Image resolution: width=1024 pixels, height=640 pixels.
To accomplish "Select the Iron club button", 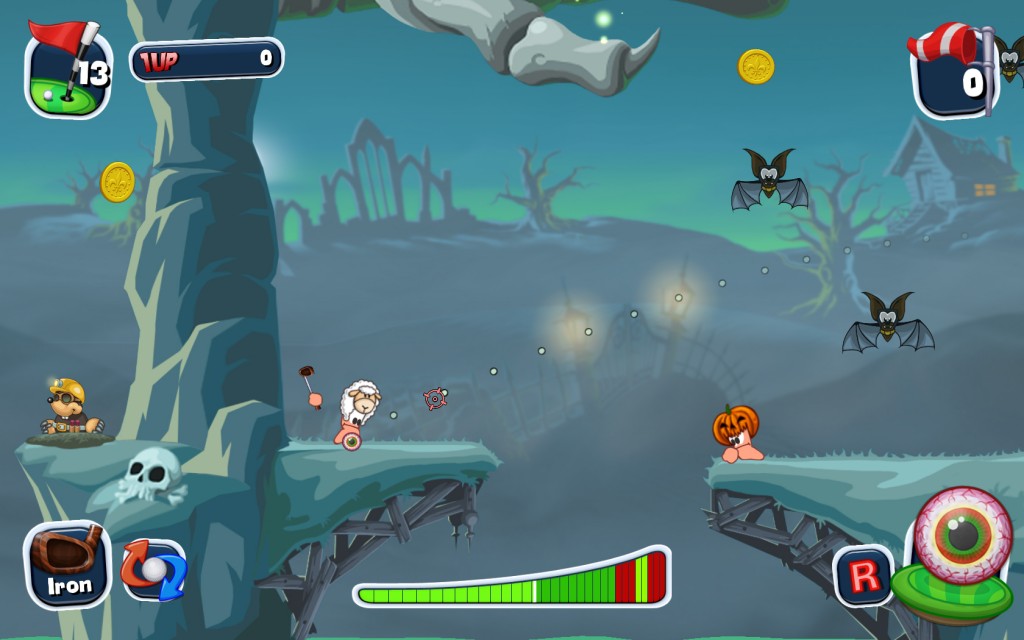I will (67, 565).
